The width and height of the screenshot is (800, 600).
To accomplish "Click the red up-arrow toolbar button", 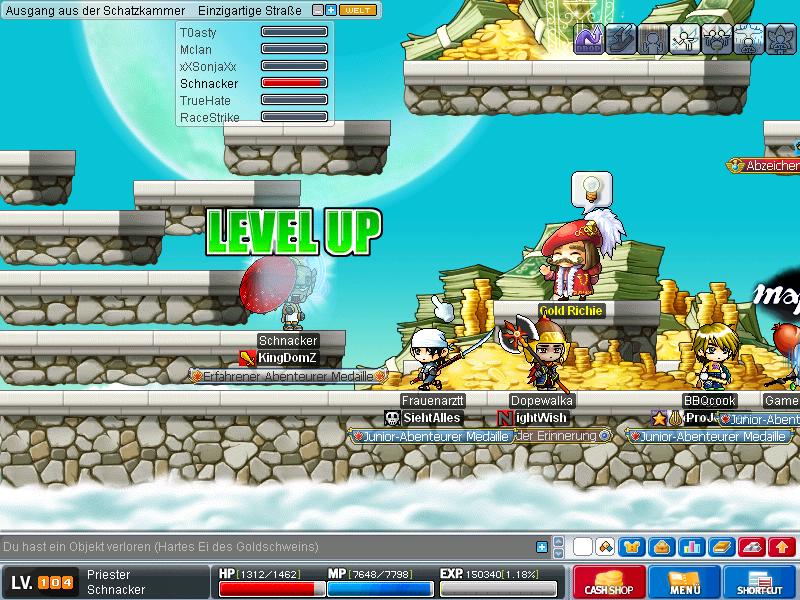I will click(x=781, y=547).
